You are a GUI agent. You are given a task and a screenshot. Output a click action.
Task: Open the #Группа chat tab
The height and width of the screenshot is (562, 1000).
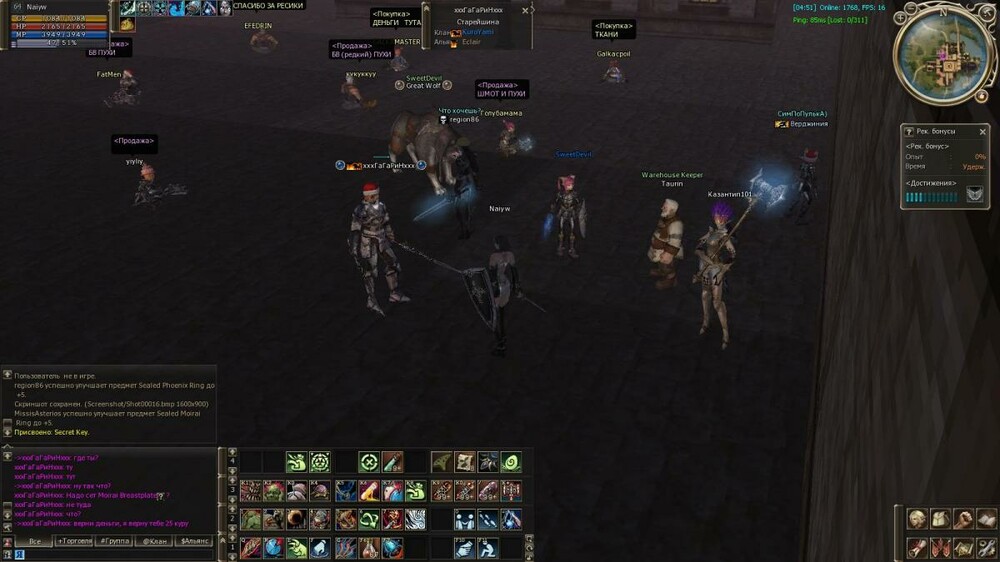pyautogui.click(x=114, y=541)
